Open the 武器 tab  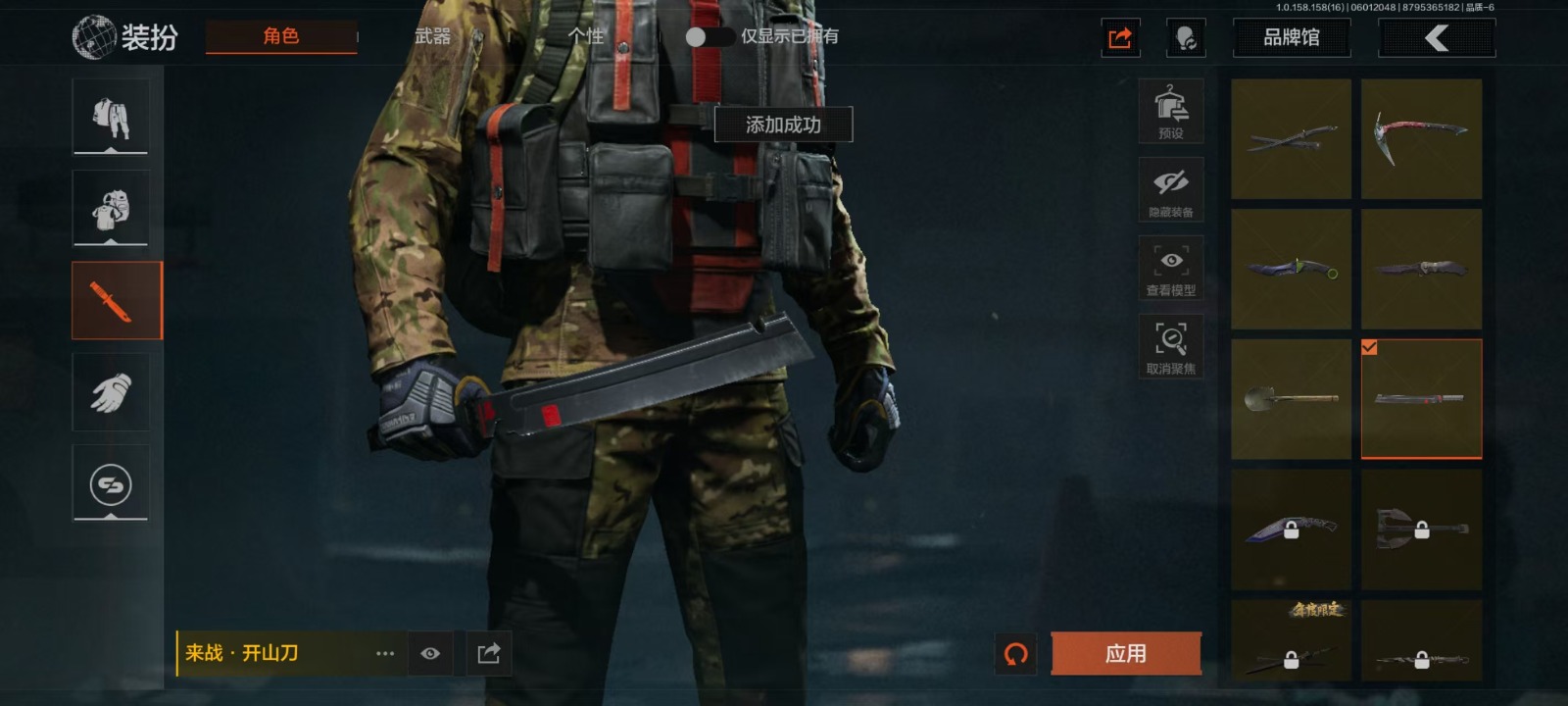(x=432, y=36)
